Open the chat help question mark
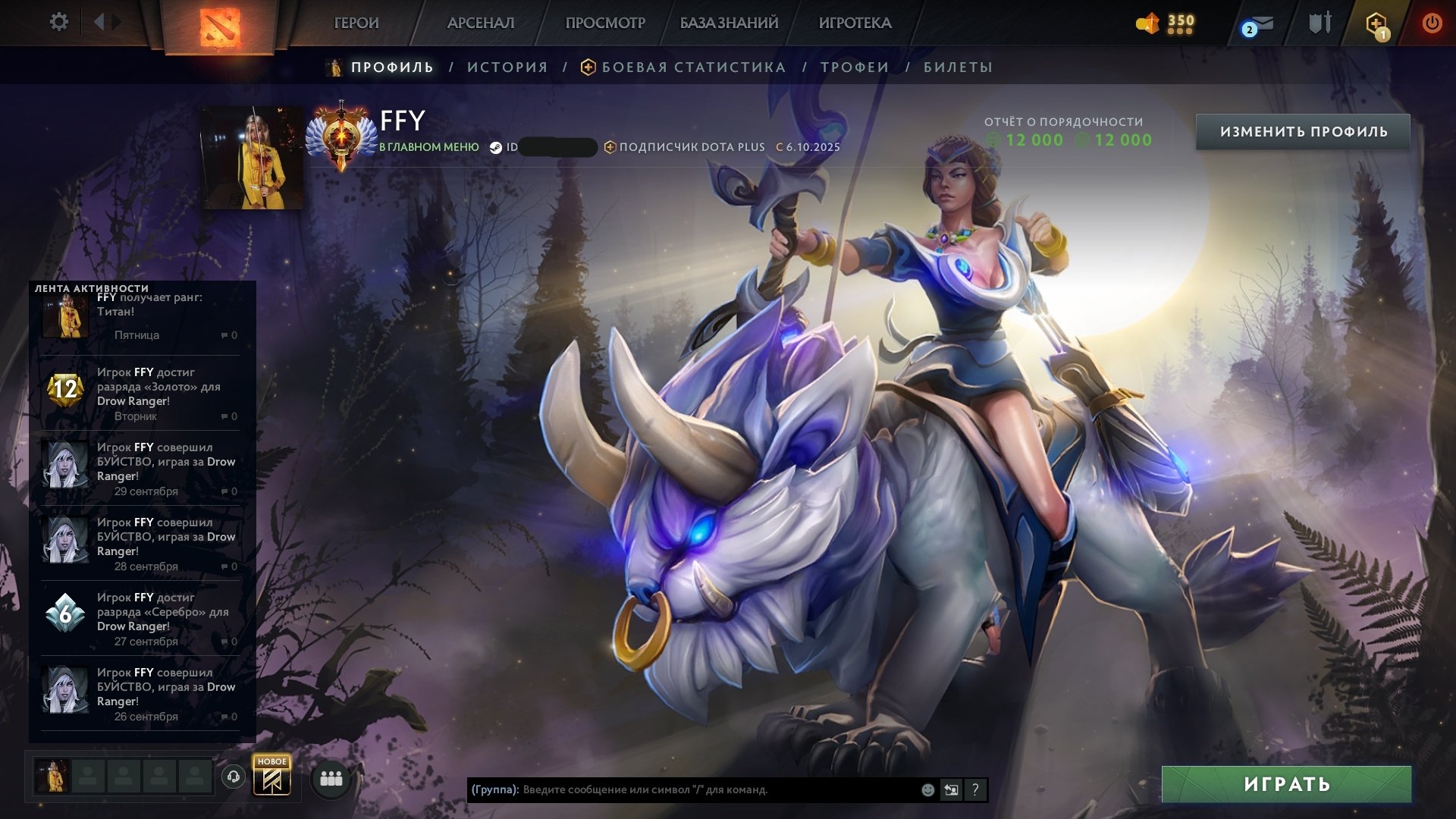The width and height of the screenshot is (1456, 819). [975, 790]
